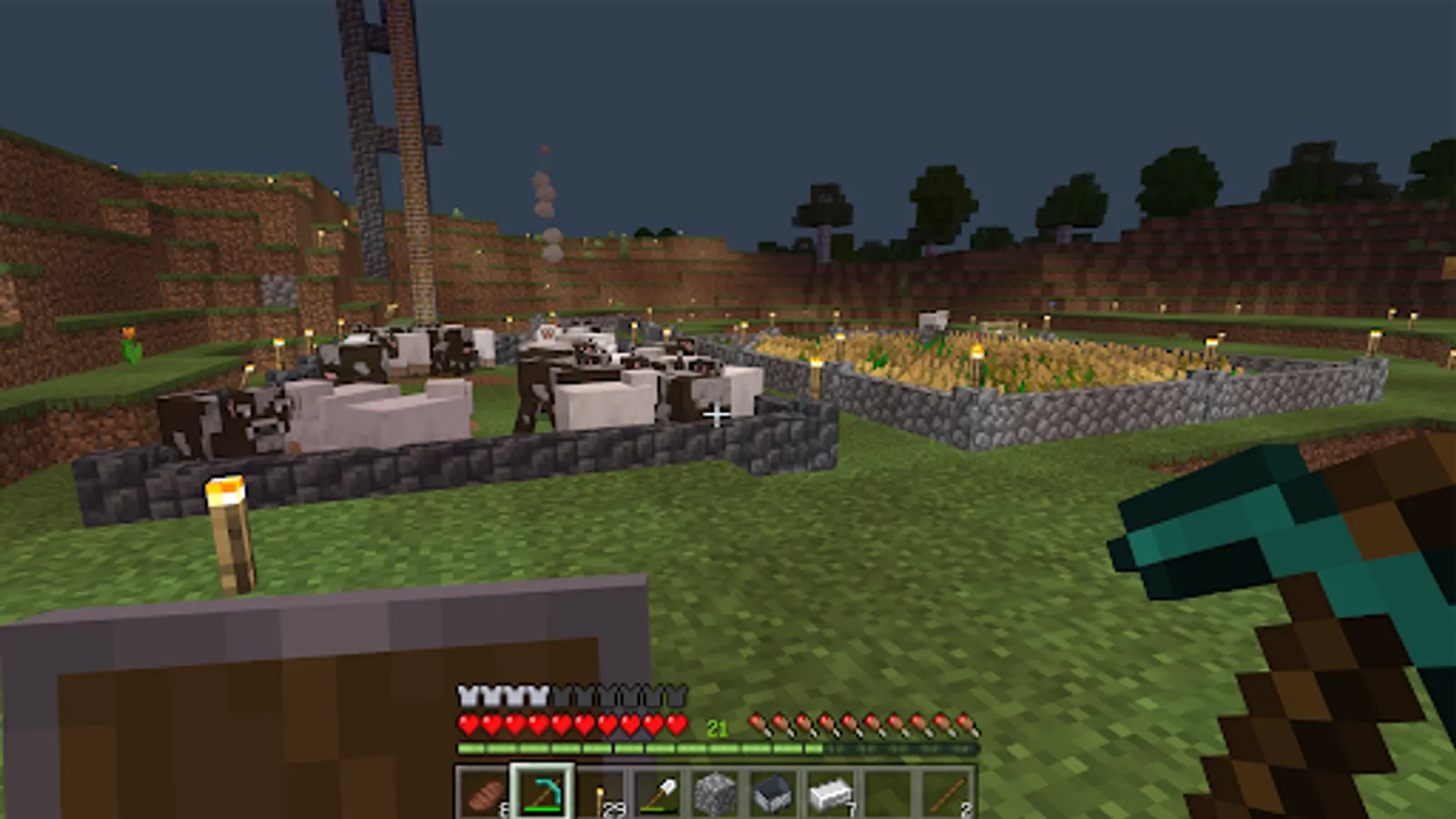Click the crosshair at screen center
Screen dimensions: 1456x819
click(715, 414)
